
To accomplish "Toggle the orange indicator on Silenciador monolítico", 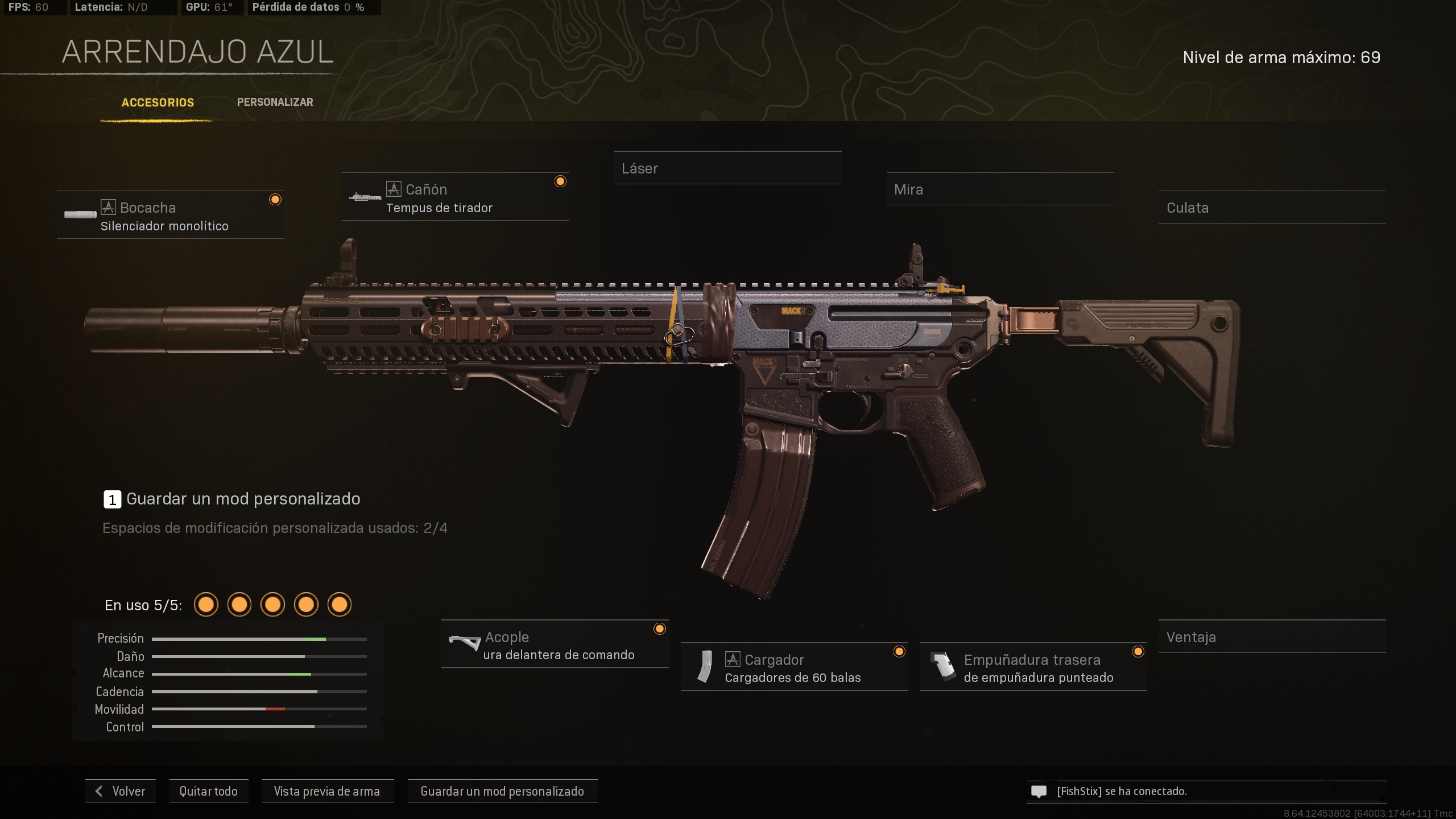I will pyautogui.click(x=276, y=199).
